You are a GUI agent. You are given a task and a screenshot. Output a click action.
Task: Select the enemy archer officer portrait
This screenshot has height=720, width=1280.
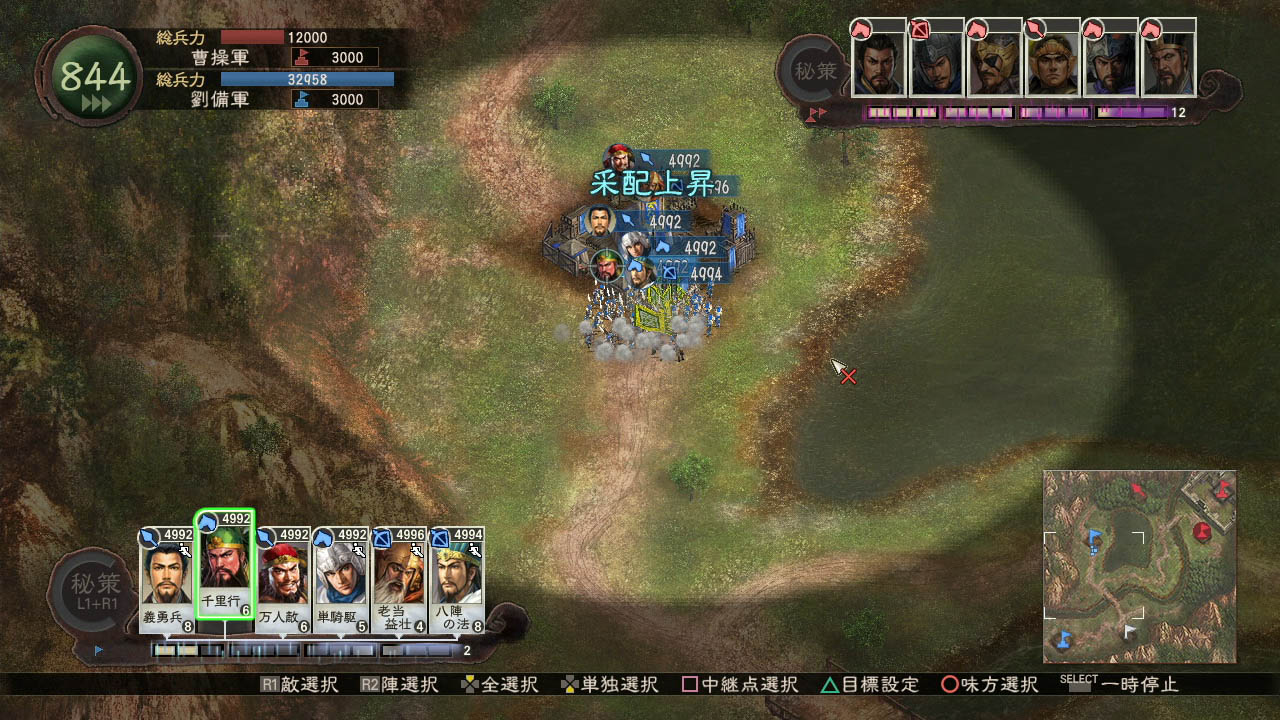[x=937, y=62]
